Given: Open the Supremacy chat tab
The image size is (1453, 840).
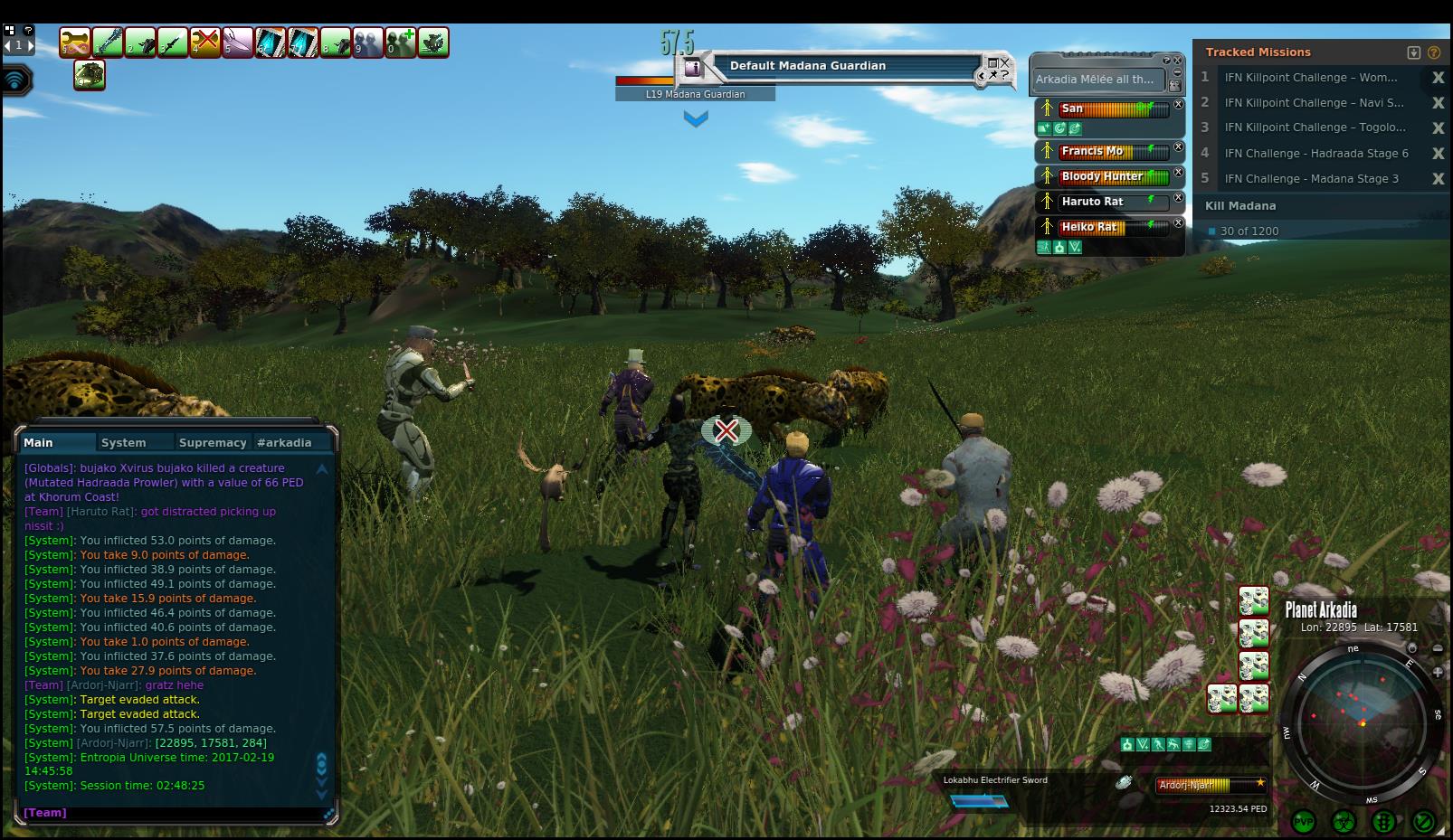Looking at the screenshot, I should (213, 442).
